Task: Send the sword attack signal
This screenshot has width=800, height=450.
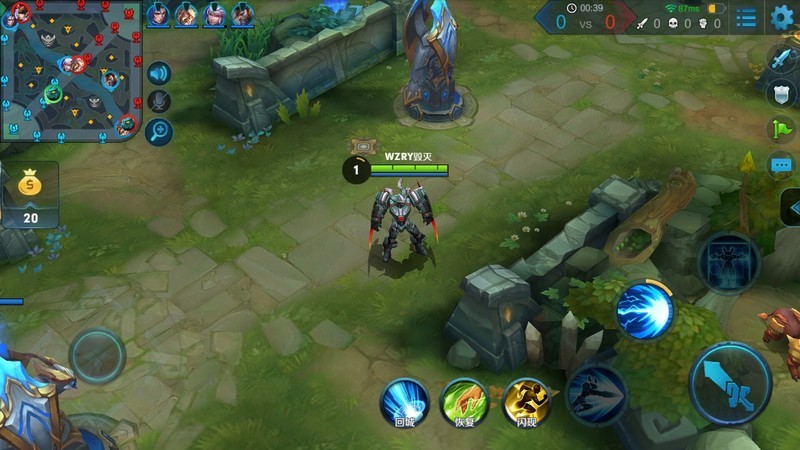Action: pyautogui.click(x=782, y=59)
